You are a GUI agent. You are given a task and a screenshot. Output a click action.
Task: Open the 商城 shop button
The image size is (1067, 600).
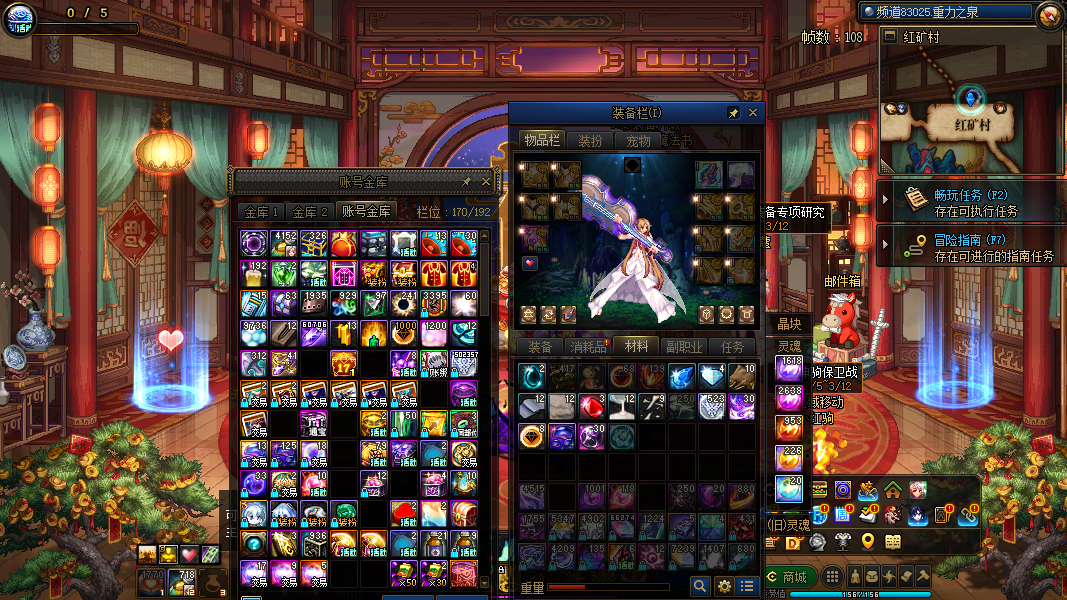(x=787, y=577)
